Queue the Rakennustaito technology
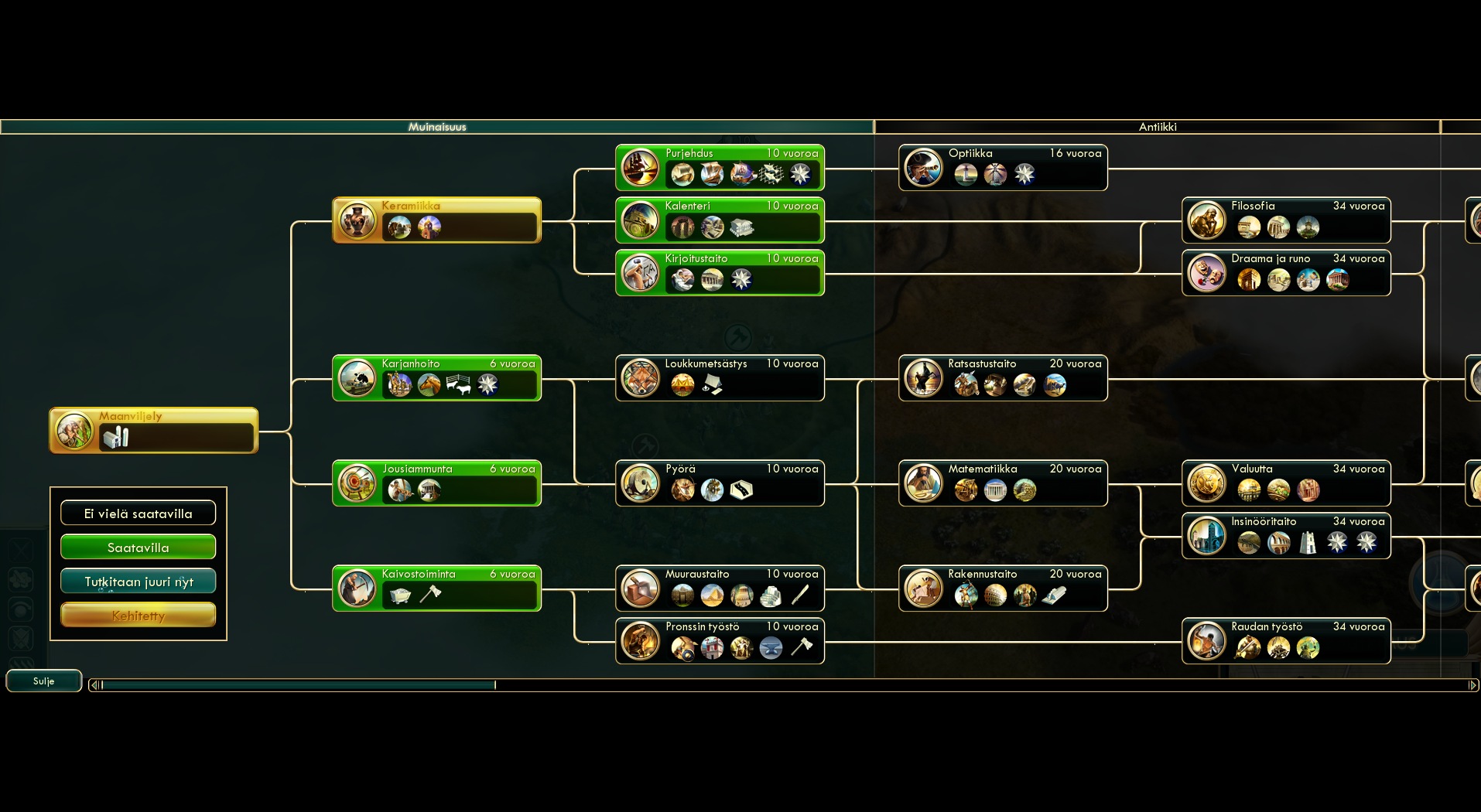The width and height of the screenshot is (1481, 812). pyautogui.click(x=1002, y=588)
